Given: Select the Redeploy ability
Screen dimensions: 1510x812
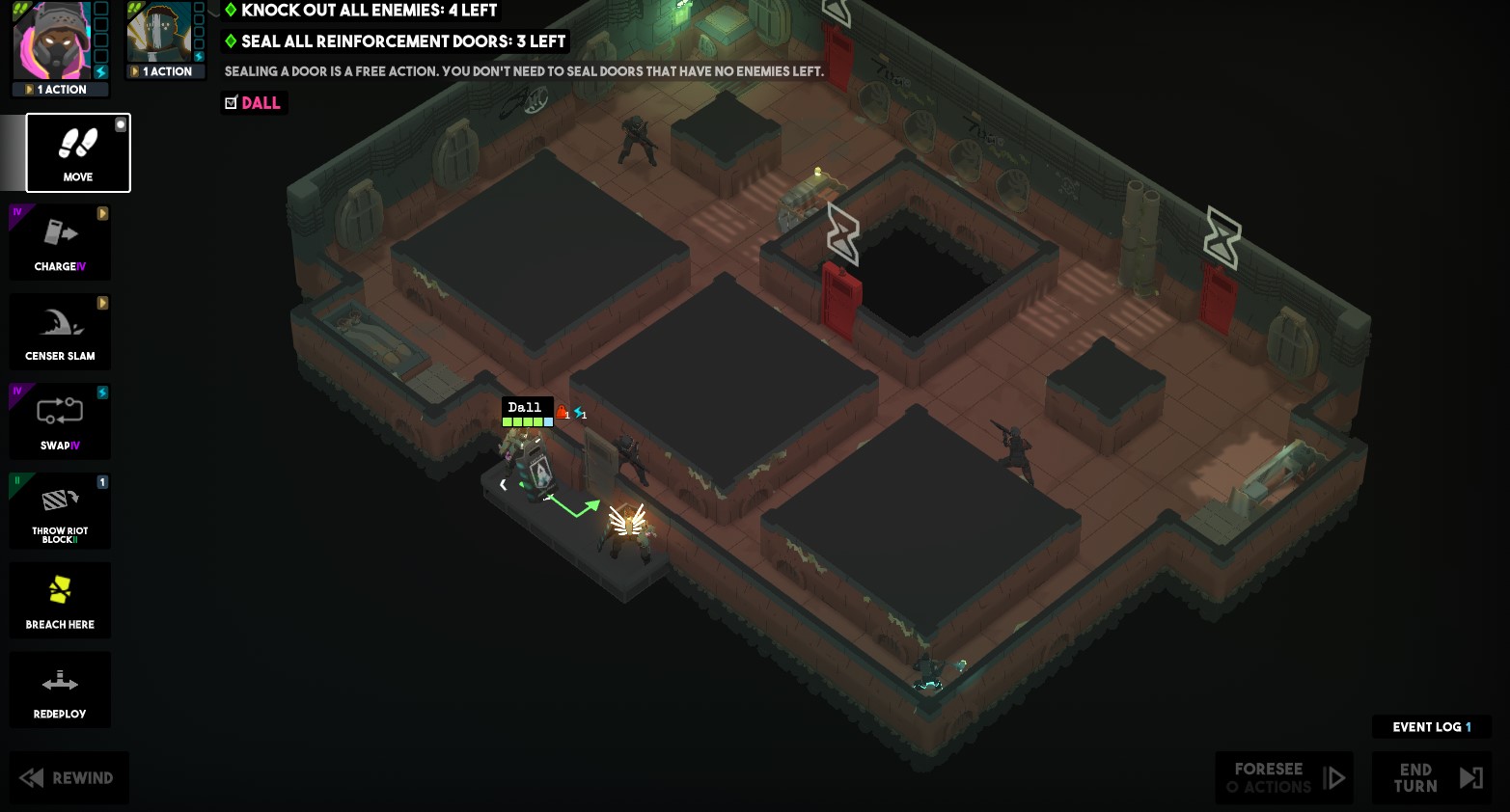Looking at the screenshot, I should (x=60, y=690).
